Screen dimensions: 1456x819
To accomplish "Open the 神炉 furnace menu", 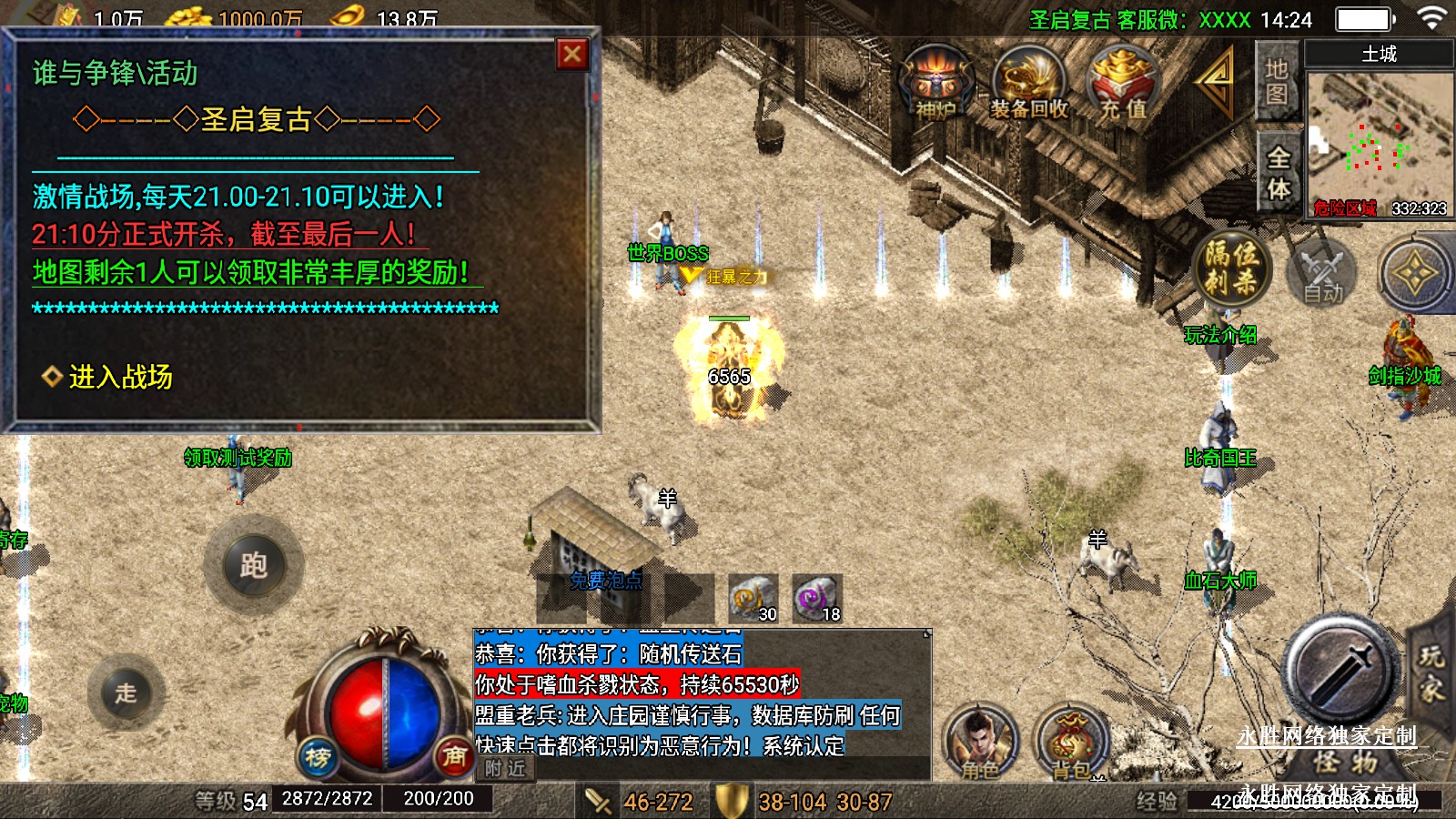I will tap(936, 84).
